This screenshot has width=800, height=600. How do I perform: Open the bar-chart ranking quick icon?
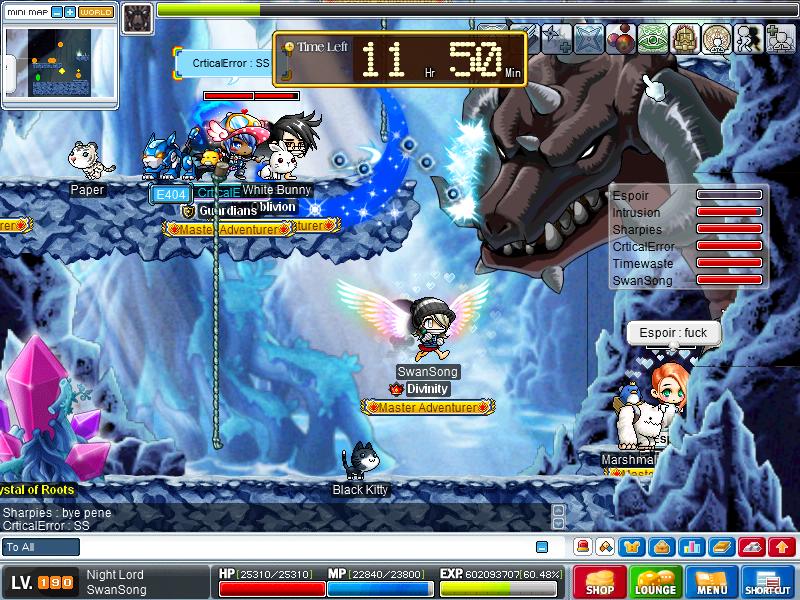tap(690, 547)
